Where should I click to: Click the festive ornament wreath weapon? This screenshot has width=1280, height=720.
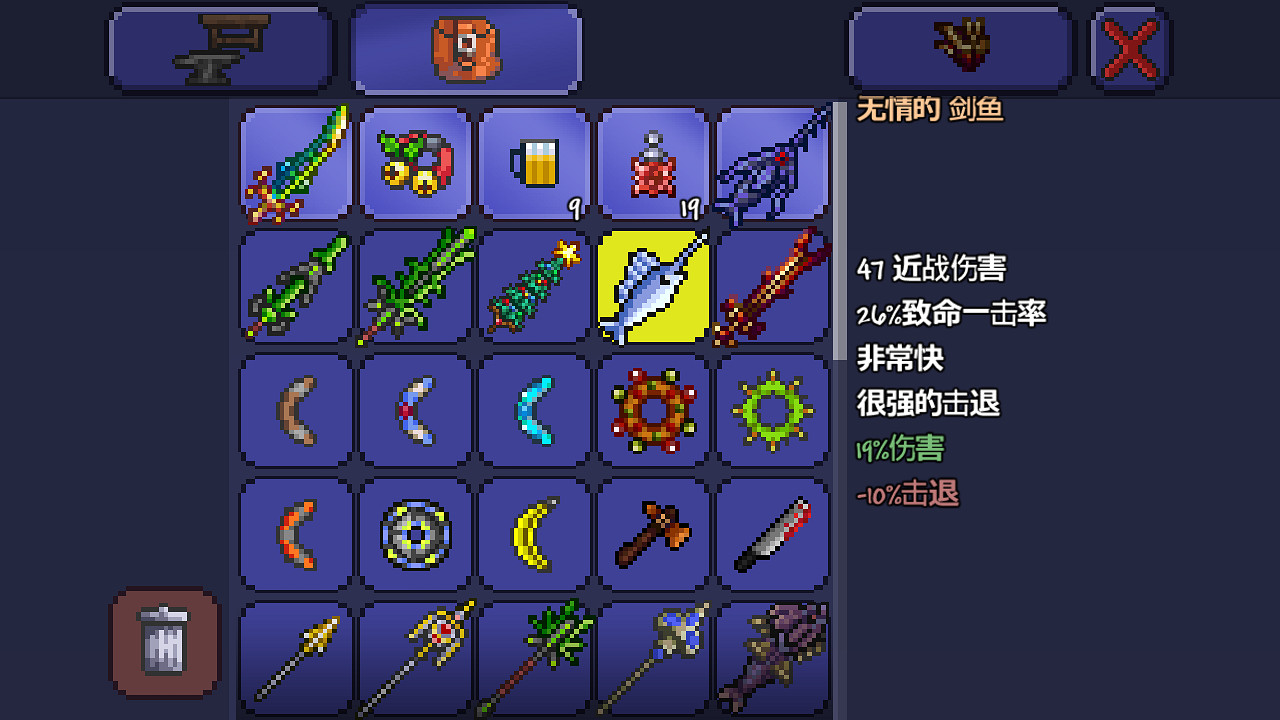tap(654, 410)
